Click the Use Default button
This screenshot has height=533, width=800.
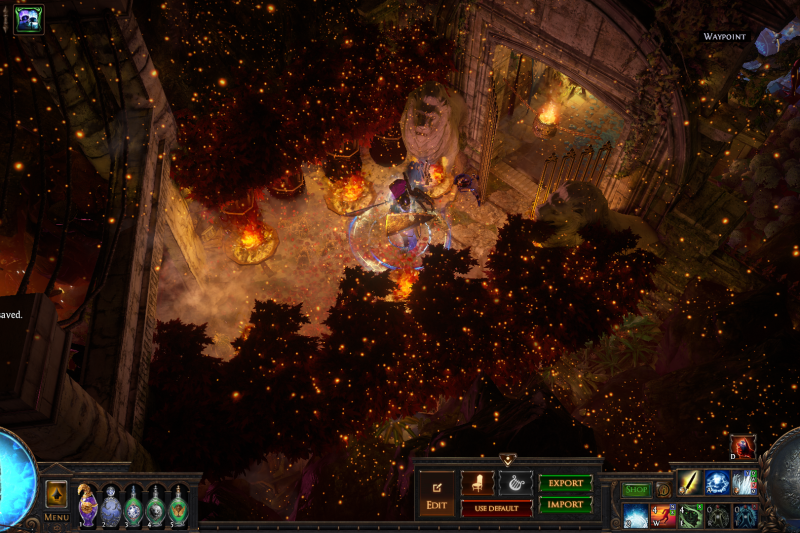tap(496, 508)
